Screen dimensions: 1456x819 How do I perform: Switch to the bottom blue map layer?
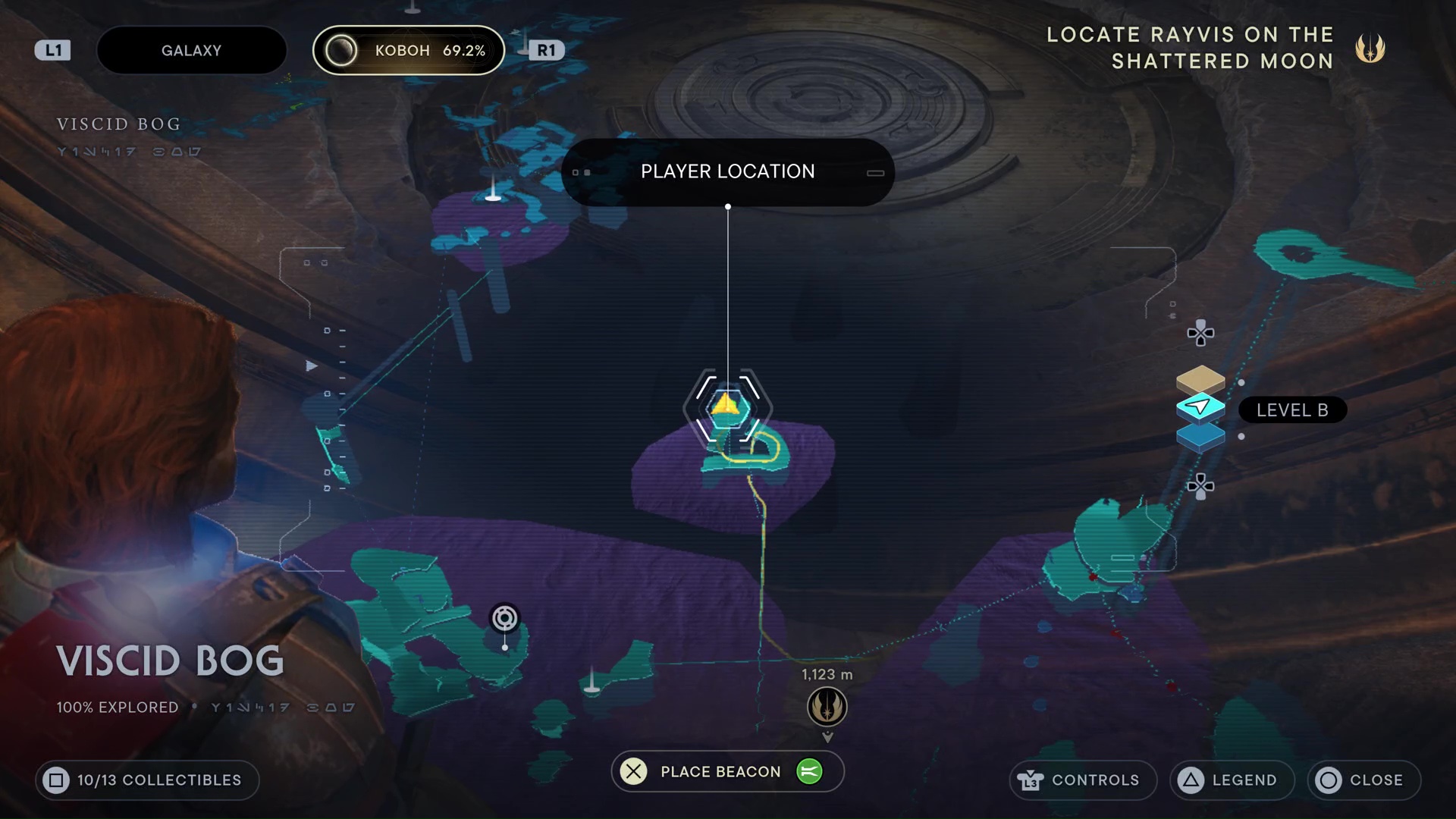point(1201,436)
